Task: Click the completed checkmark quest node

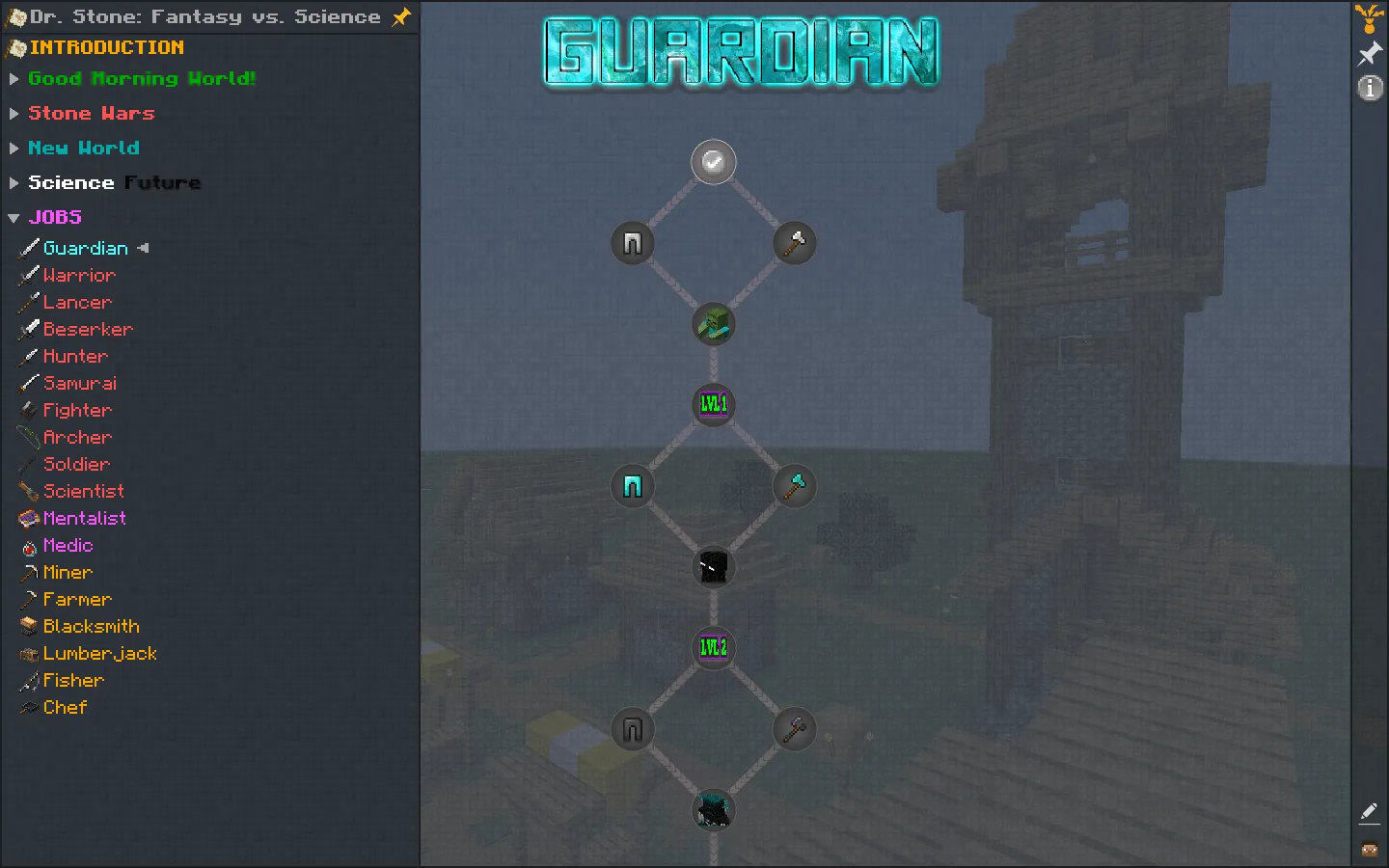Action: (713, 162)
